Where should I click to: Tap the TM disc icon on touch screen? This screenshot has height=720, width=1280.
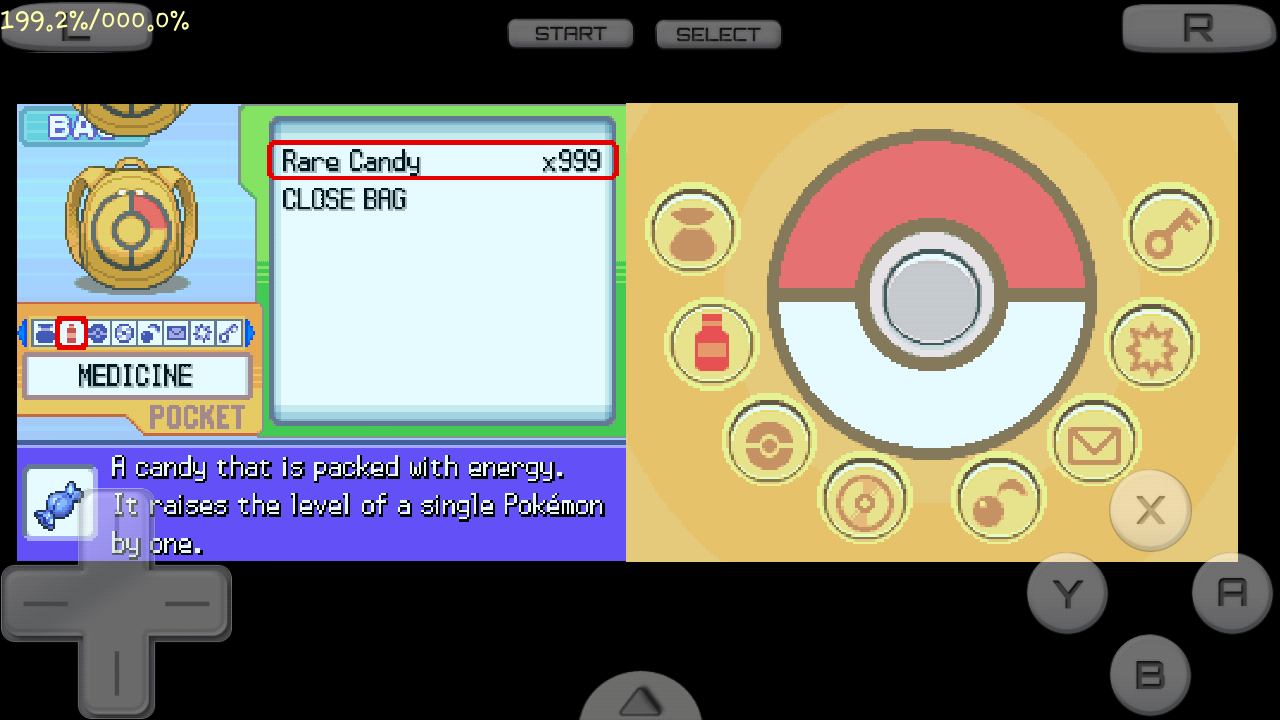tap(866, 498)
